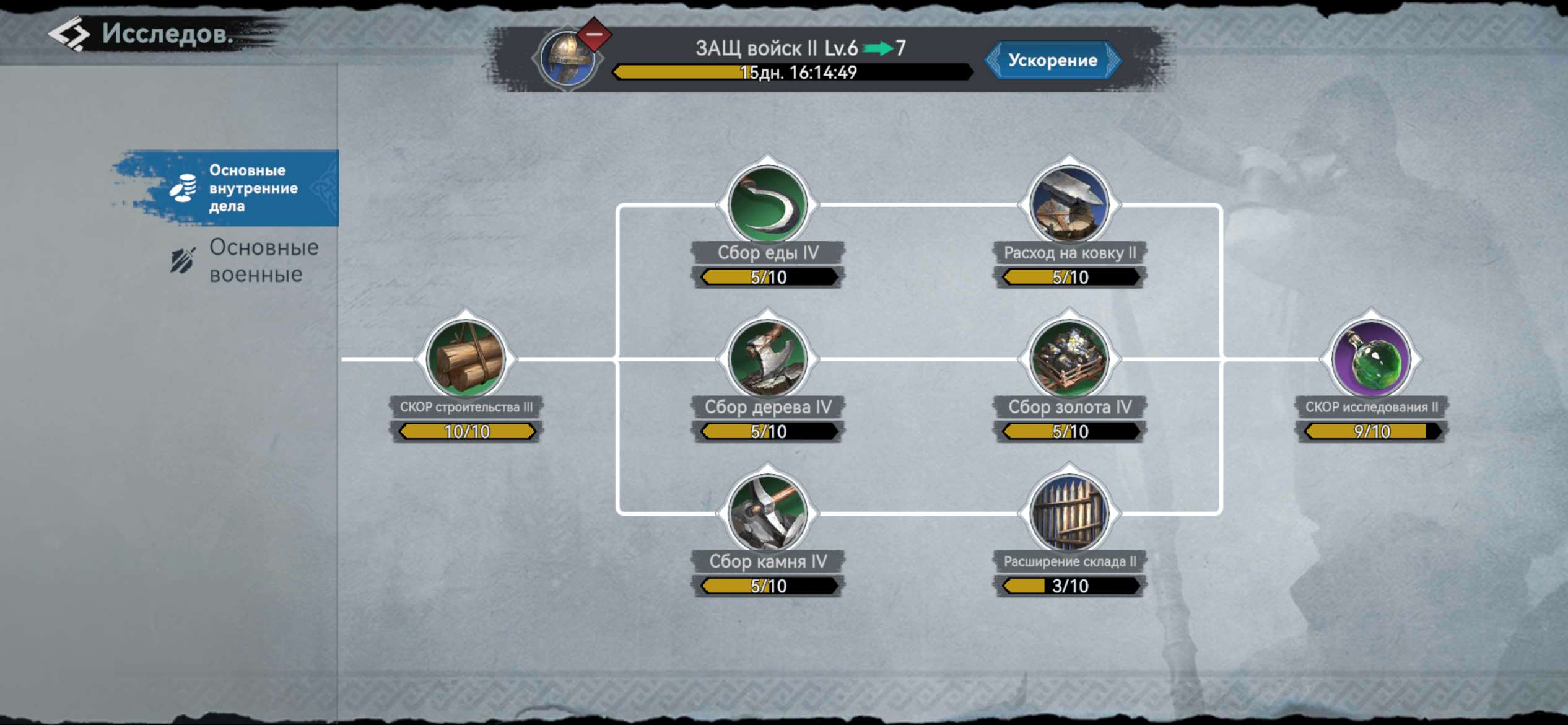Open Расширение склада II research
1568x725 pixels.
1069,513
